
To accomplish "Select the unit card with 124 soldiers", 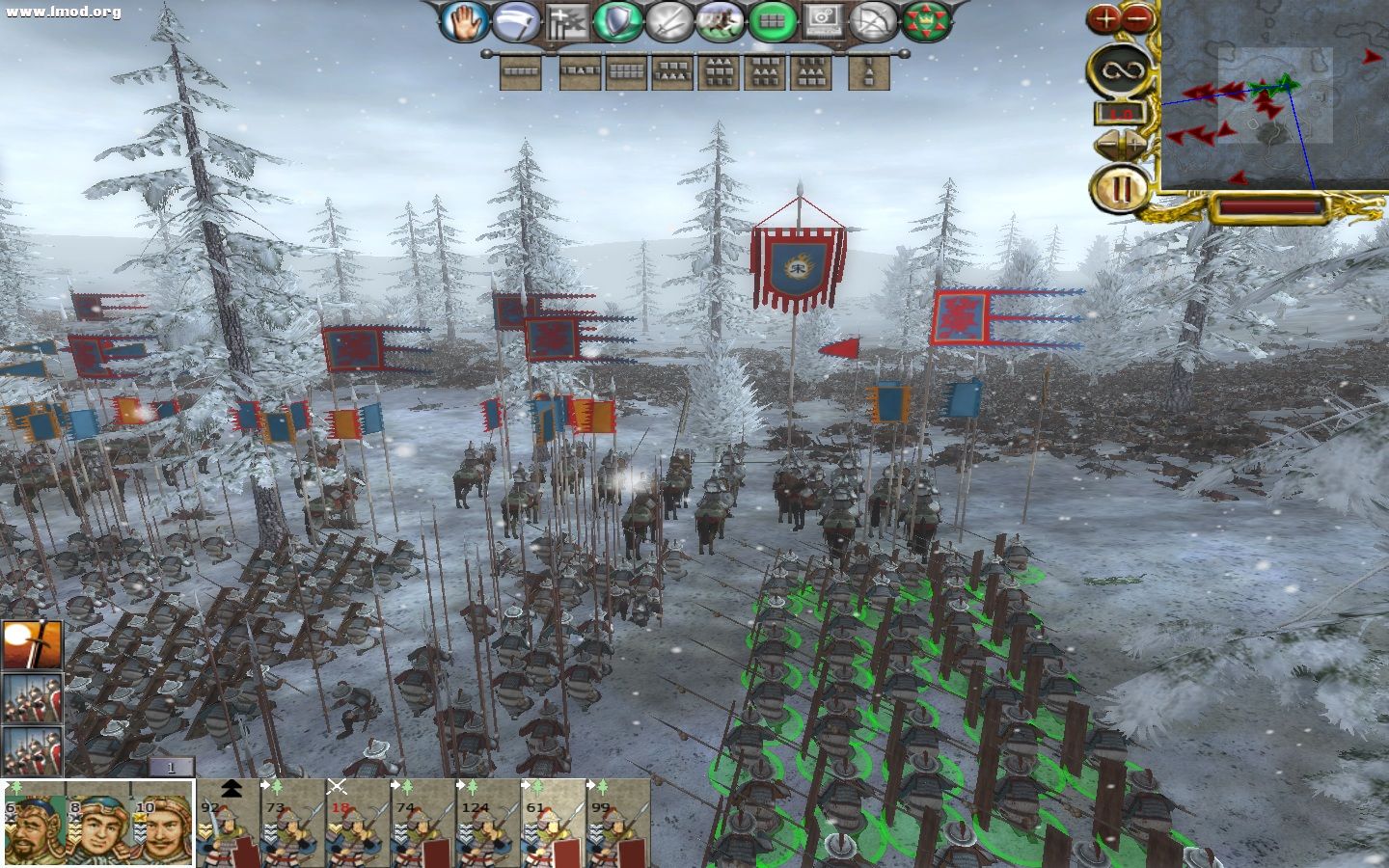I will click(487, 826).
